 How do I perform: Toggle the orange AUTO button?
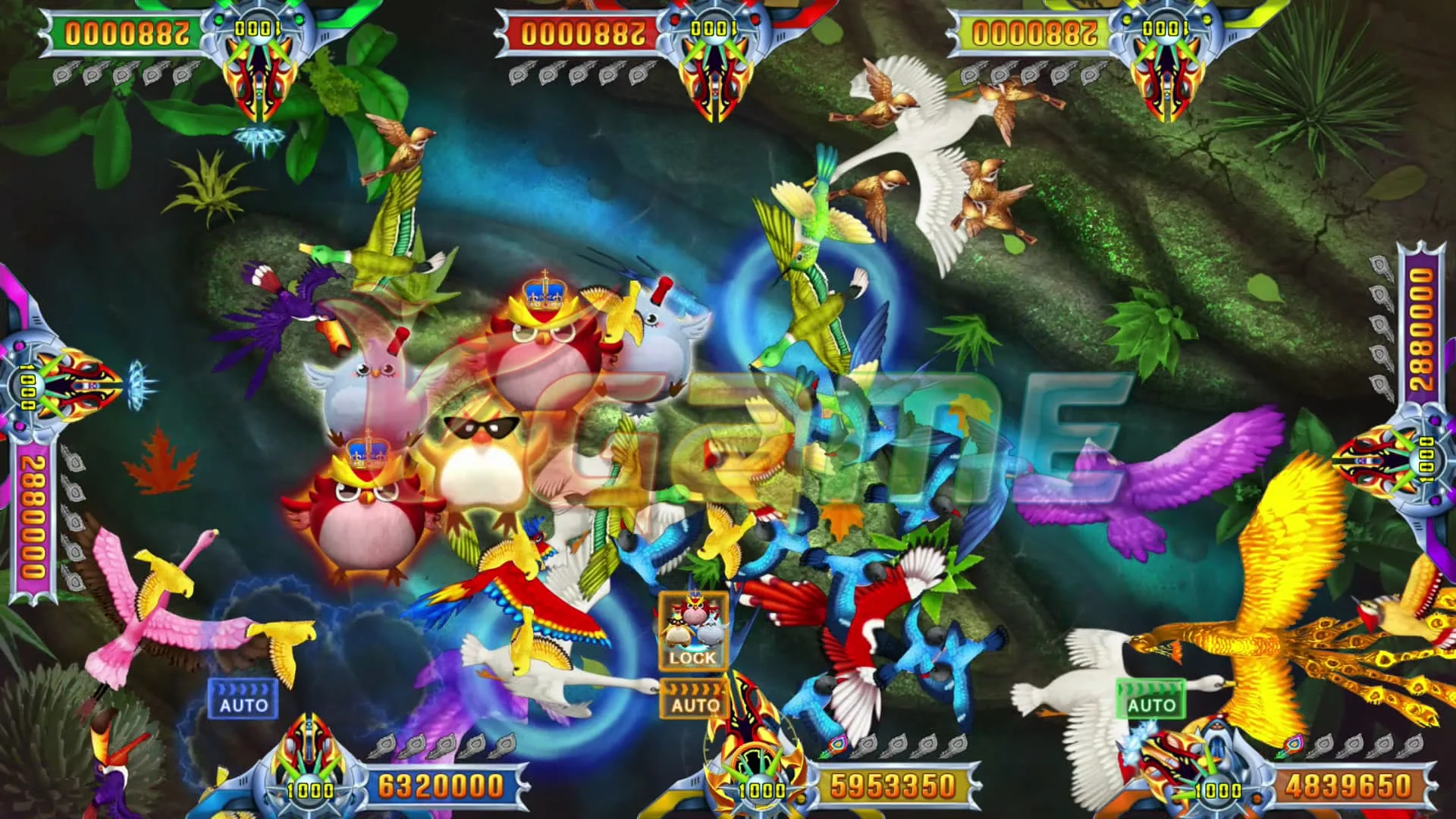694,698
